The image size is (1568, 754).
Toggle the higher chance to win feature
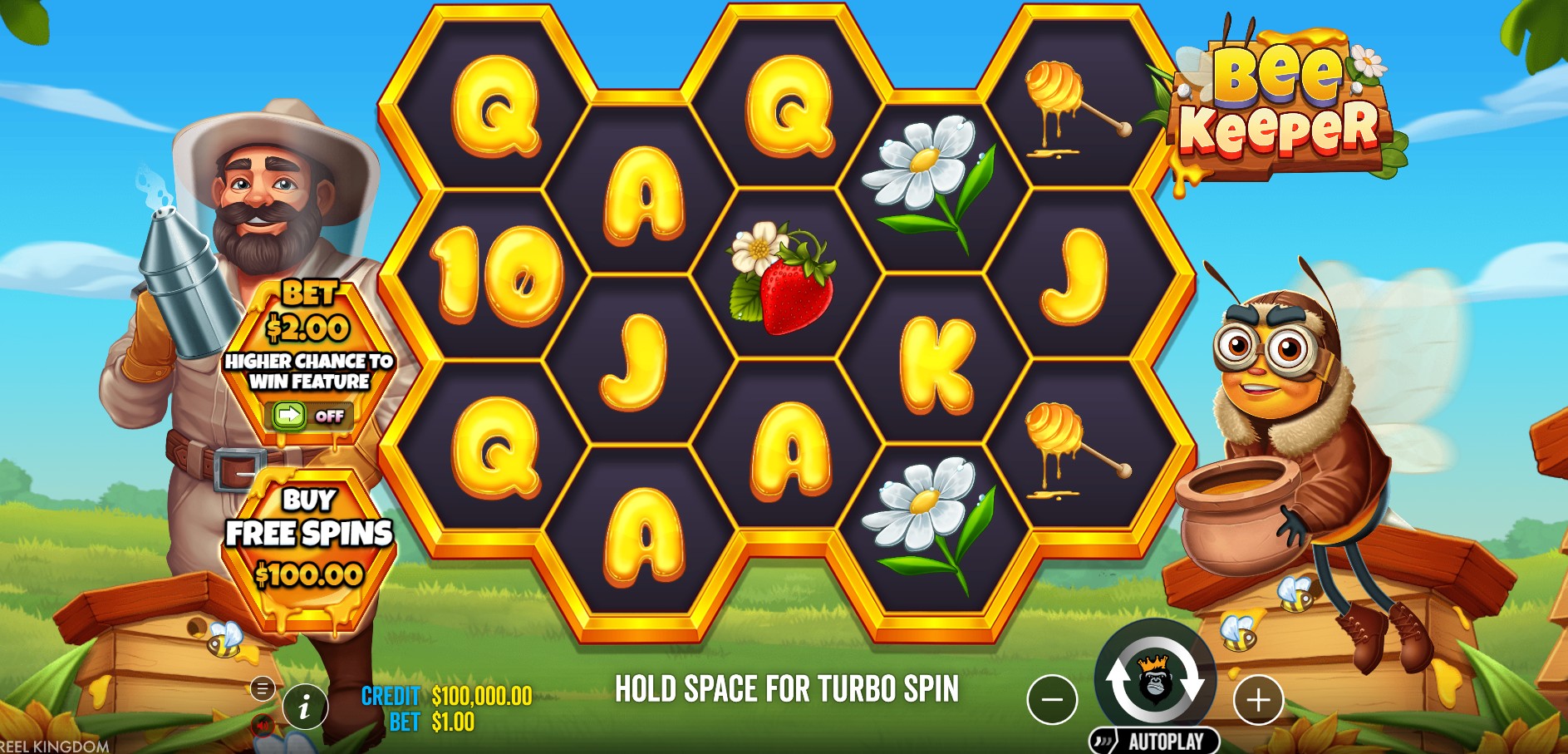coord(308,415)
